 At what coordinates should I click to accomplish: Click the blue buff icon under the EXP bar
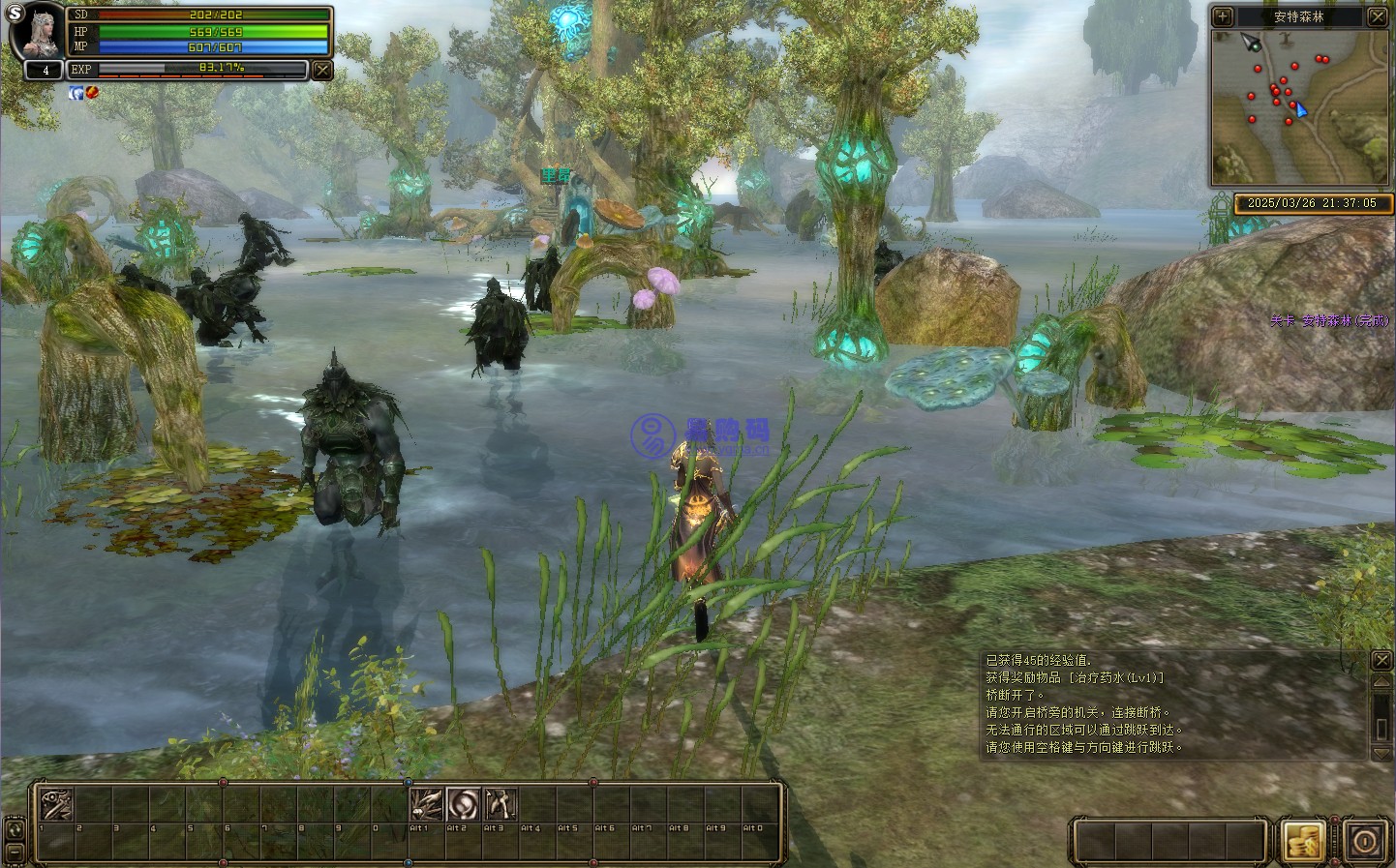pos(76,93)
